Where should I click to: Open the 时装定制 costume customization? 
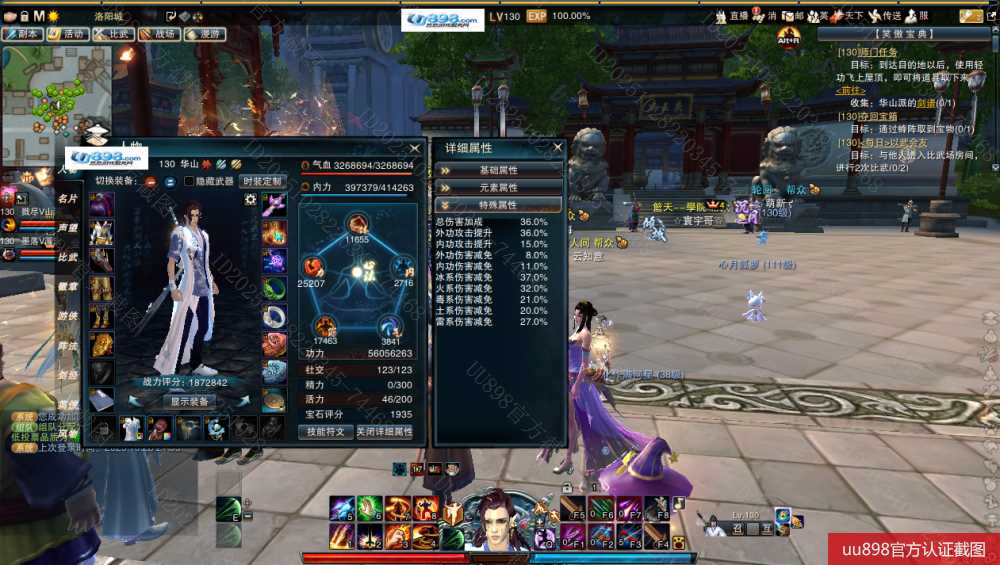coord(262,181)
